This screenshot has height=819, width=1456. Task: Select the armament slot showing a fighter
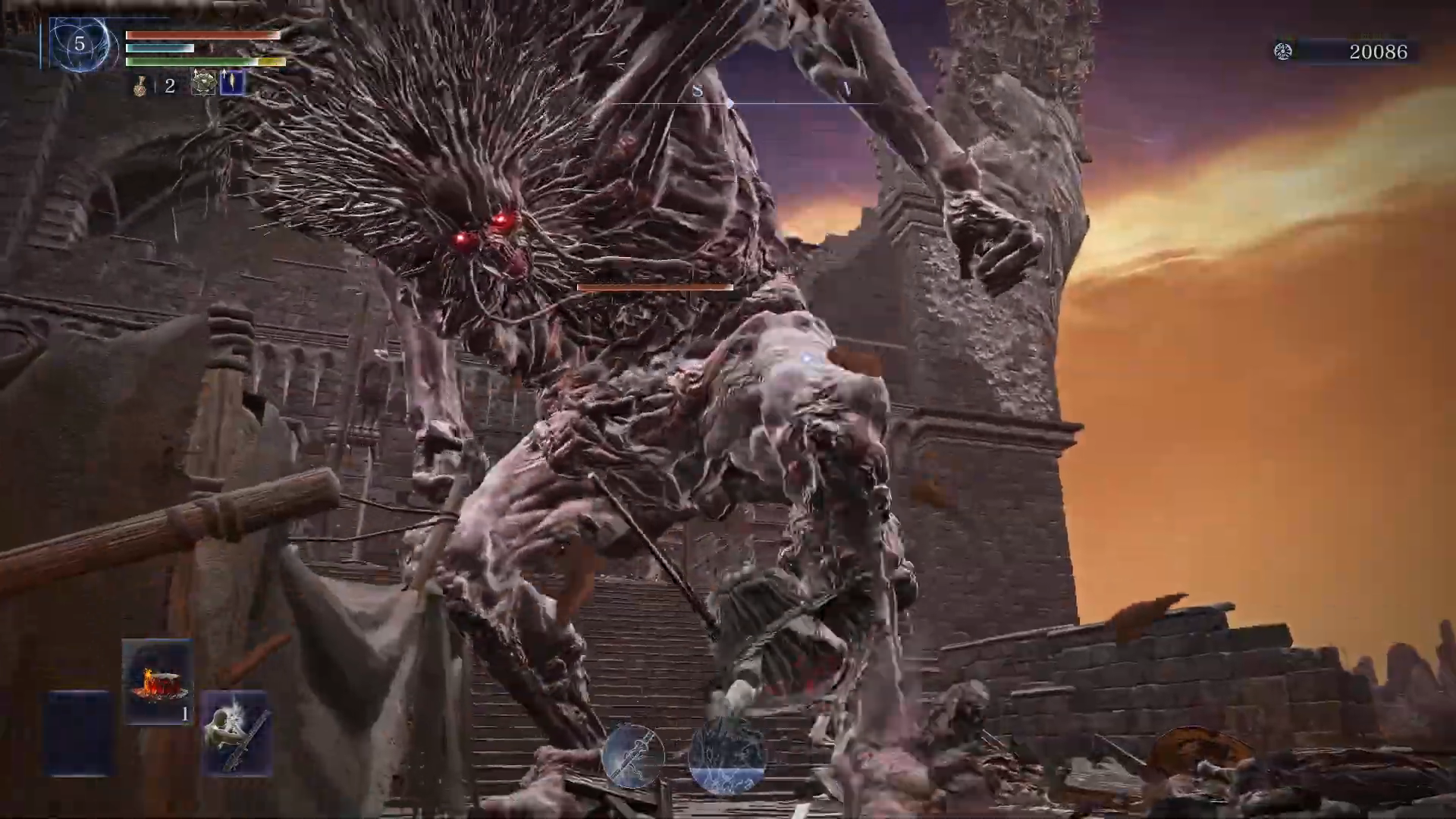tap(237, 733)
